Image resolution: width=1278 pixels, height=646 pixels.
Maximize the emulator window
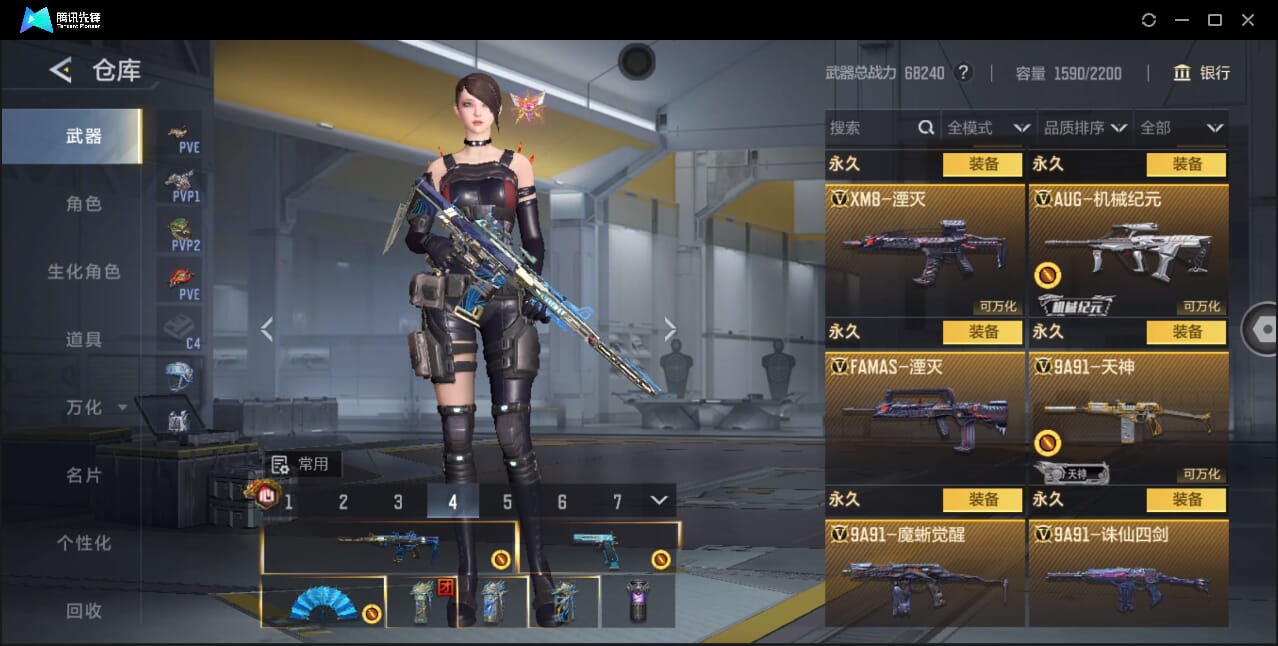click(x=1215, y=20)
